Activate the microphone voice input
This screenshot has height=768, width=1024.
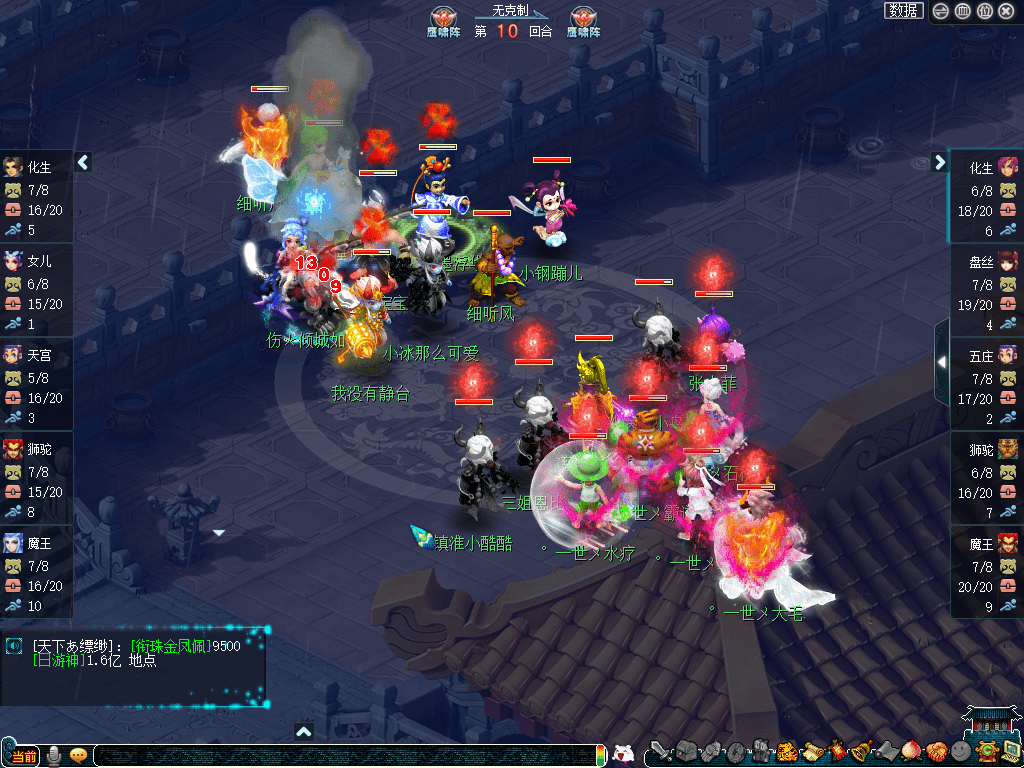(x=55, y=755)
